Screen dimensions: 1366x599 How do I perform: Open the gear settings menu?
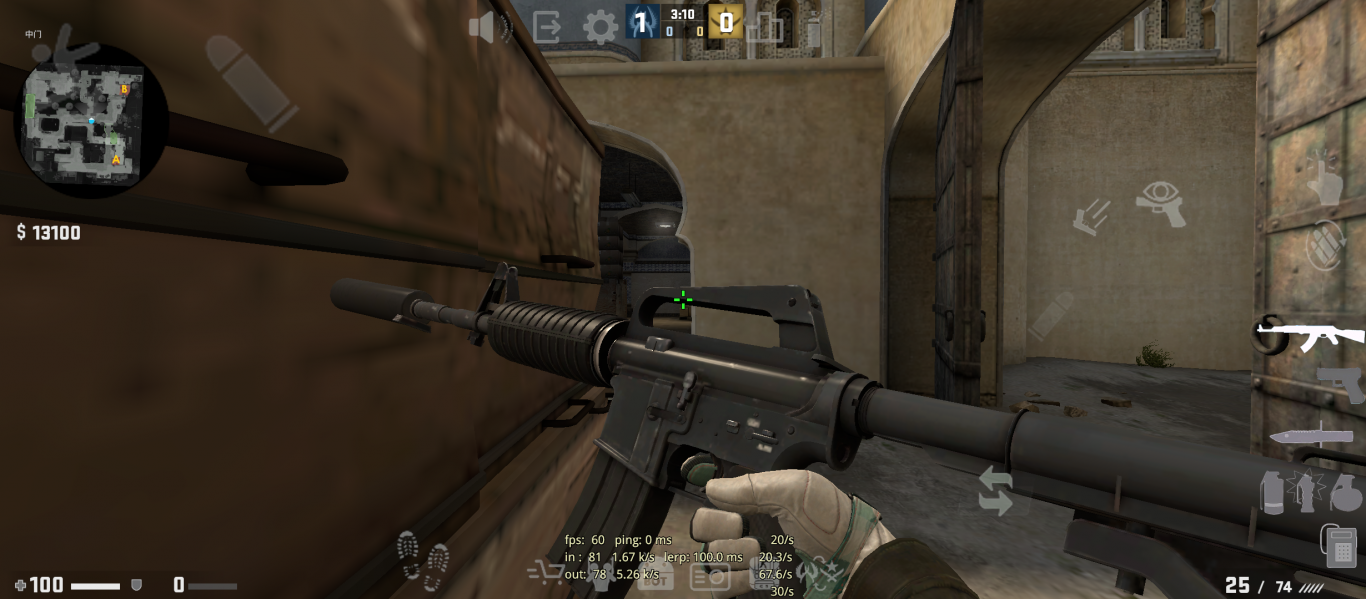click(x=600, y=27)
